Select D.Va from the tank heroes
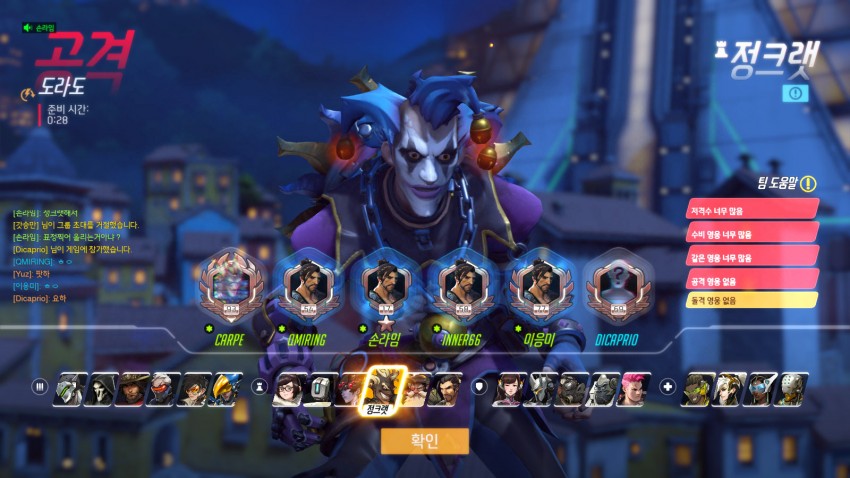Screen dimensions: 850x478 [511, 388]
